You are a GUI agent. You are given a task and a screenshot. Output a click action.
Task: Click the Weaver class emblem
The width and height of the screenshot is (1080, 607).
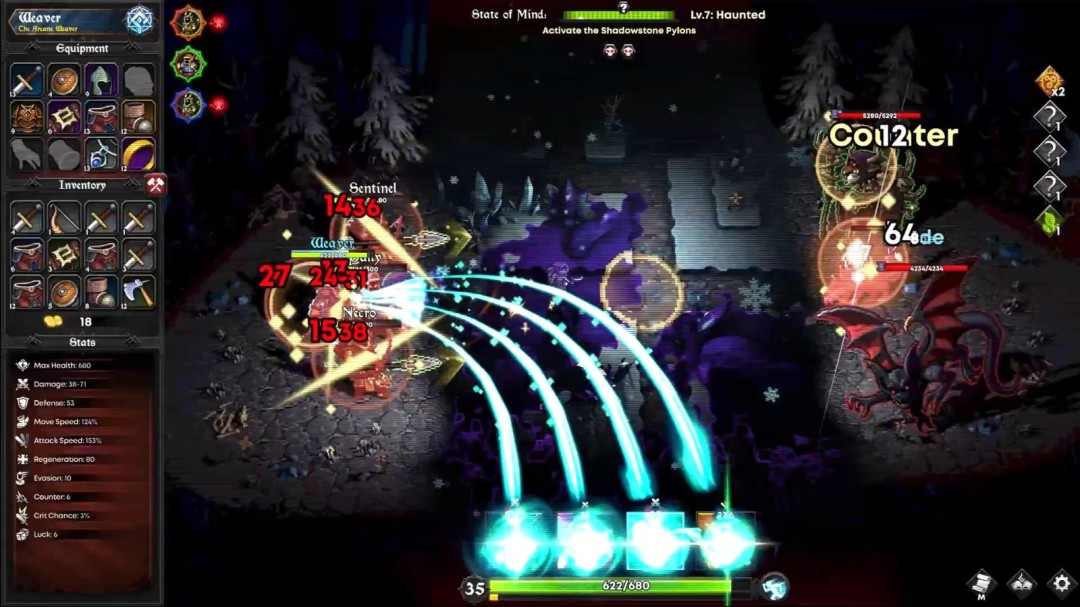click(139, 21)
